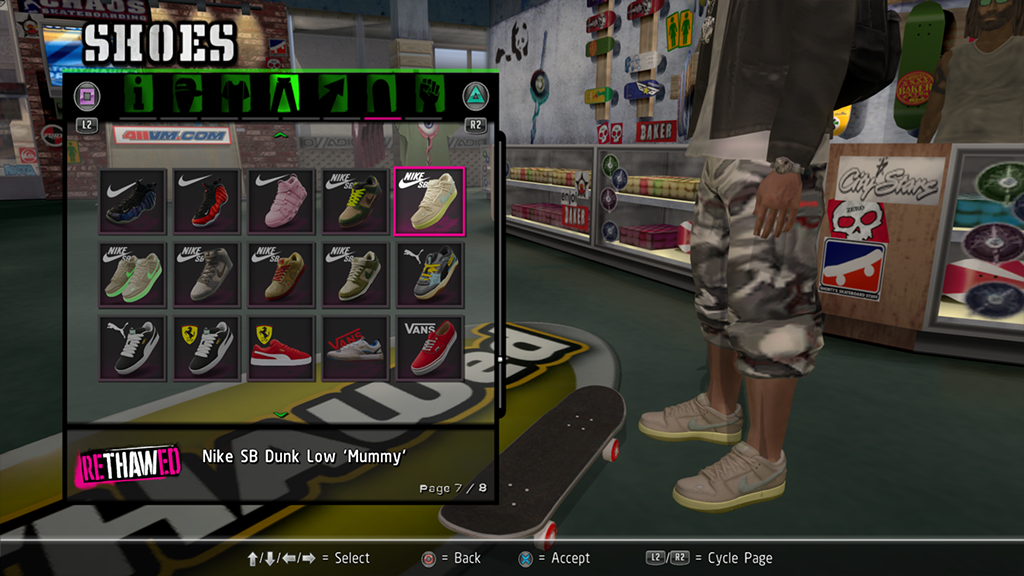Select the olive and cream Nike SB shoe
This screenshot has width=1024, height=576.
click(x=355, y=274)
